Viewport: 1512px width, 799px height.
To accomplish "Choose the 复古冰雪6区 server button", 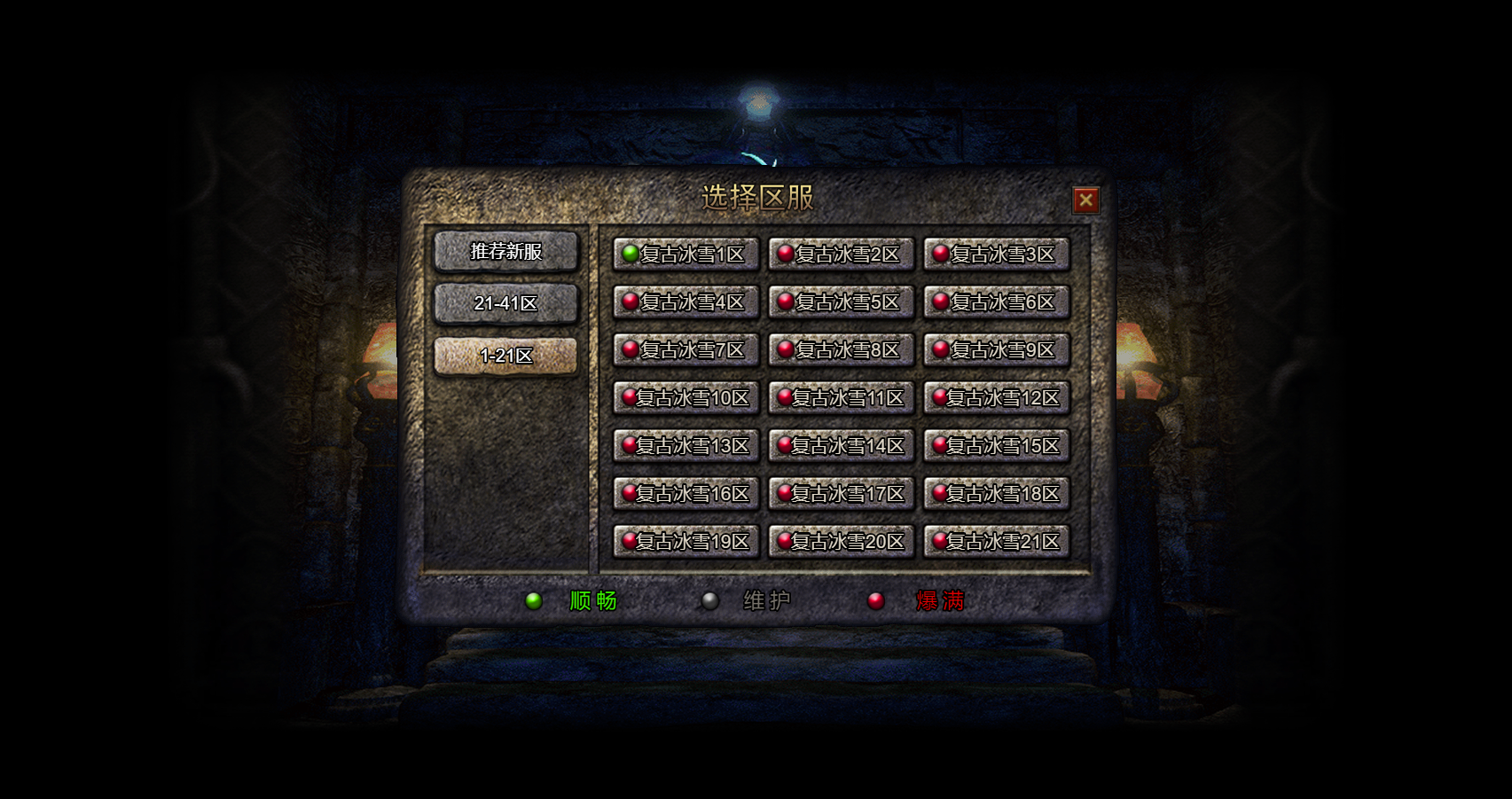I will coord(996,302).
